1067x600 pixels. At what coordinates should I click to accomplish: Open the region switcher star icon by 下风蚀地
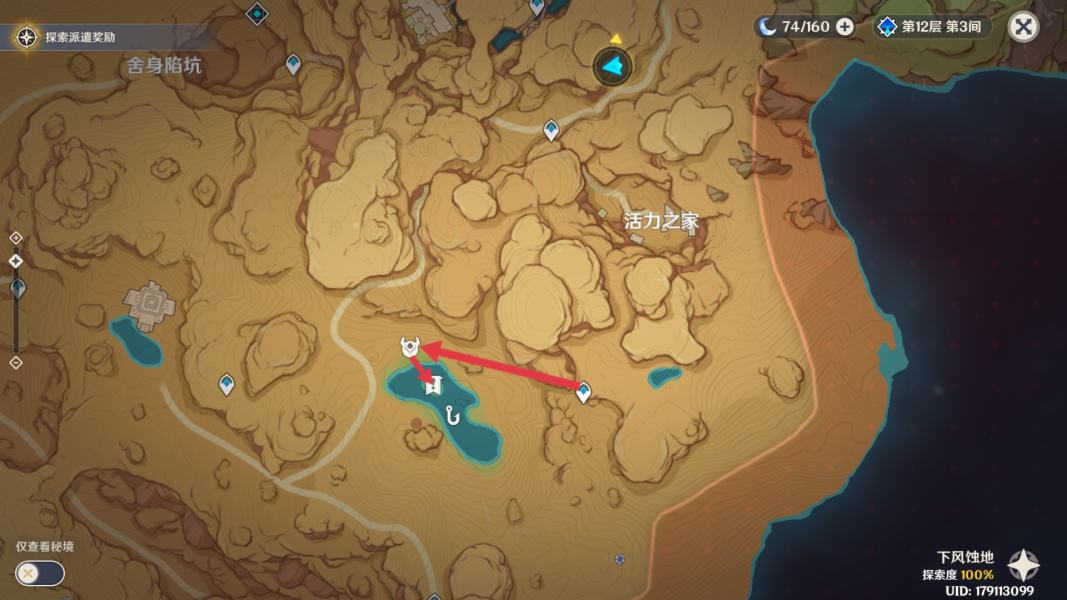tap(1022, 566)
